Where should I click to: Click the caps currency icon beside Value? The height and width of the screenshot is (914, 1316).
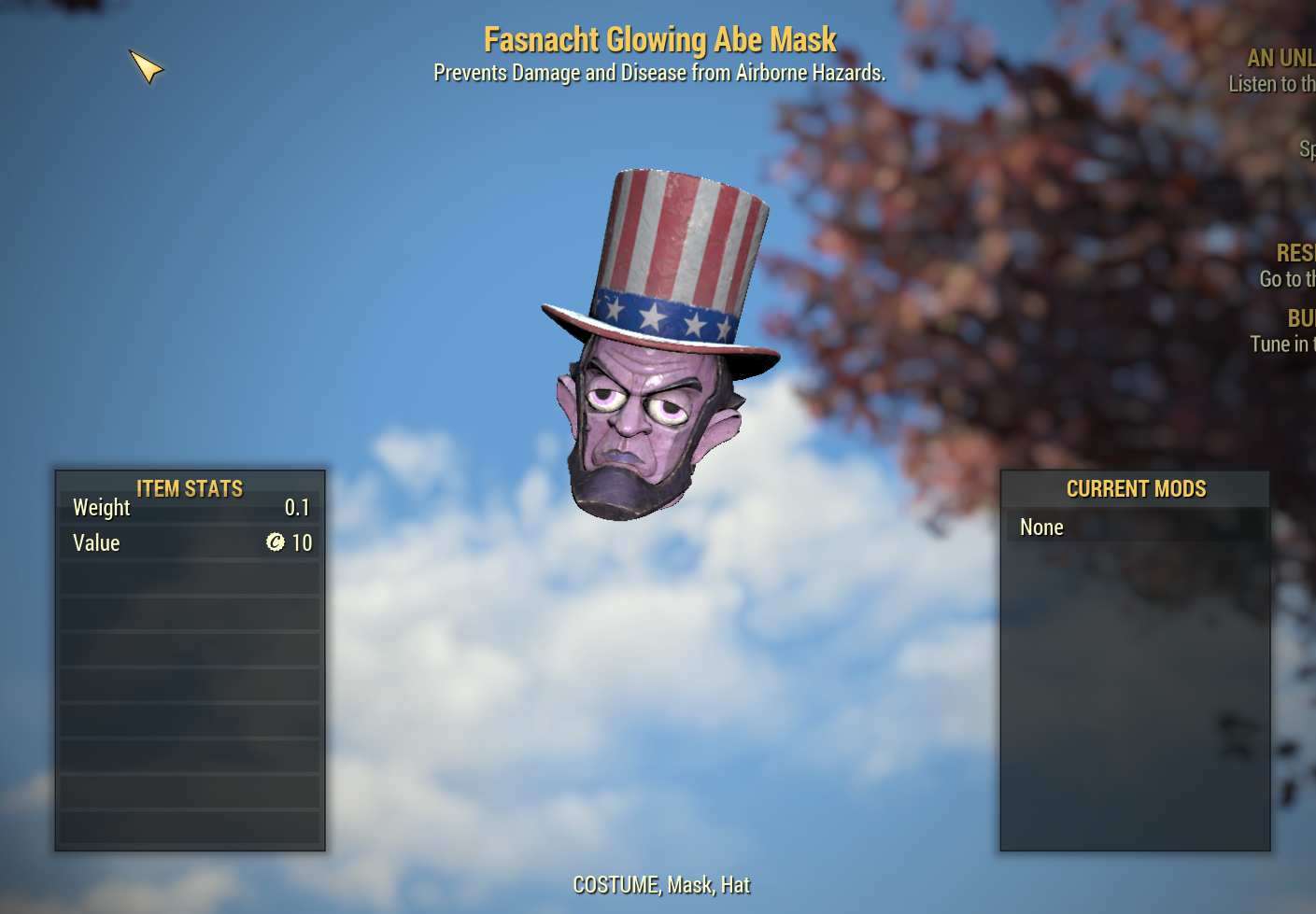[276, 542]
